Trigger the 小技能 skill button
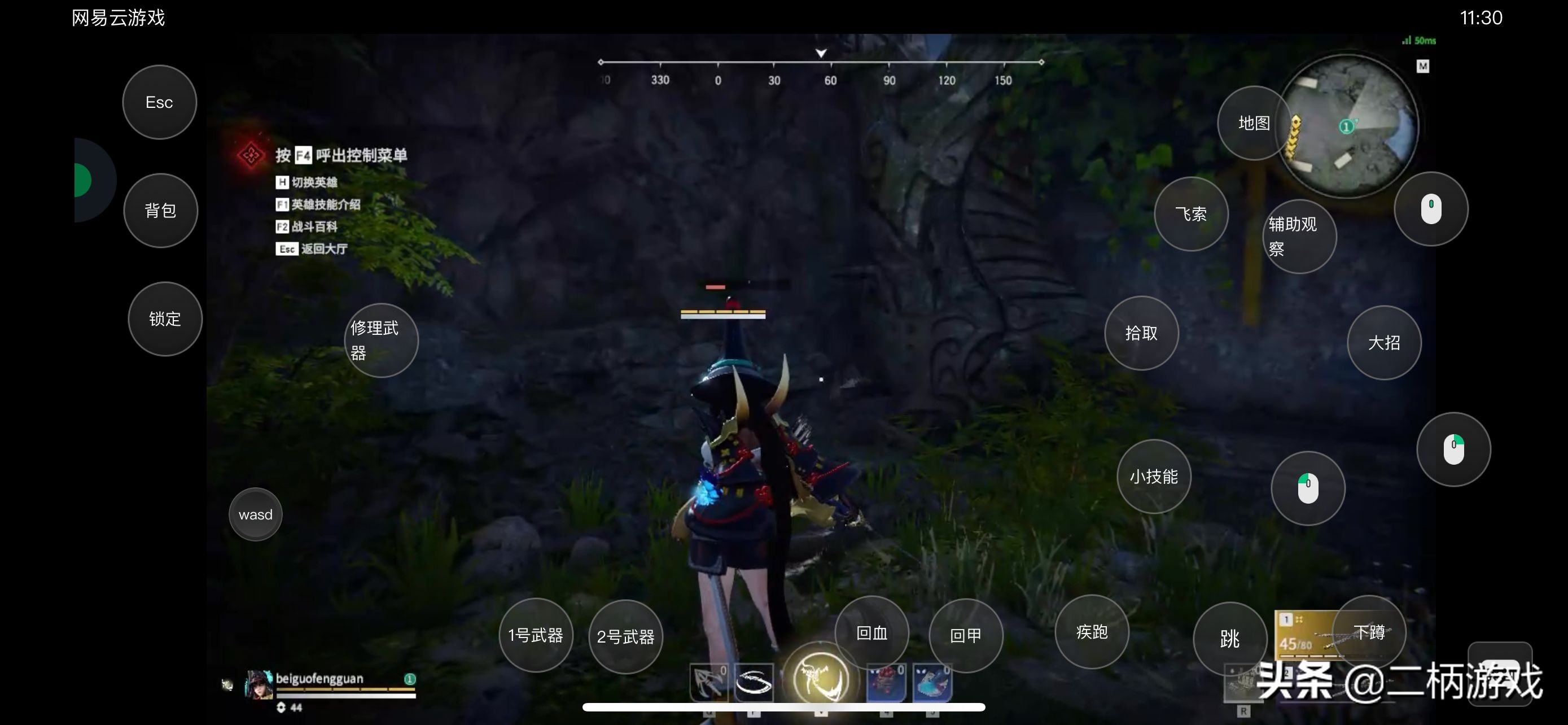The width and height of the screenshot is (1568, 725). point(1154,477)
